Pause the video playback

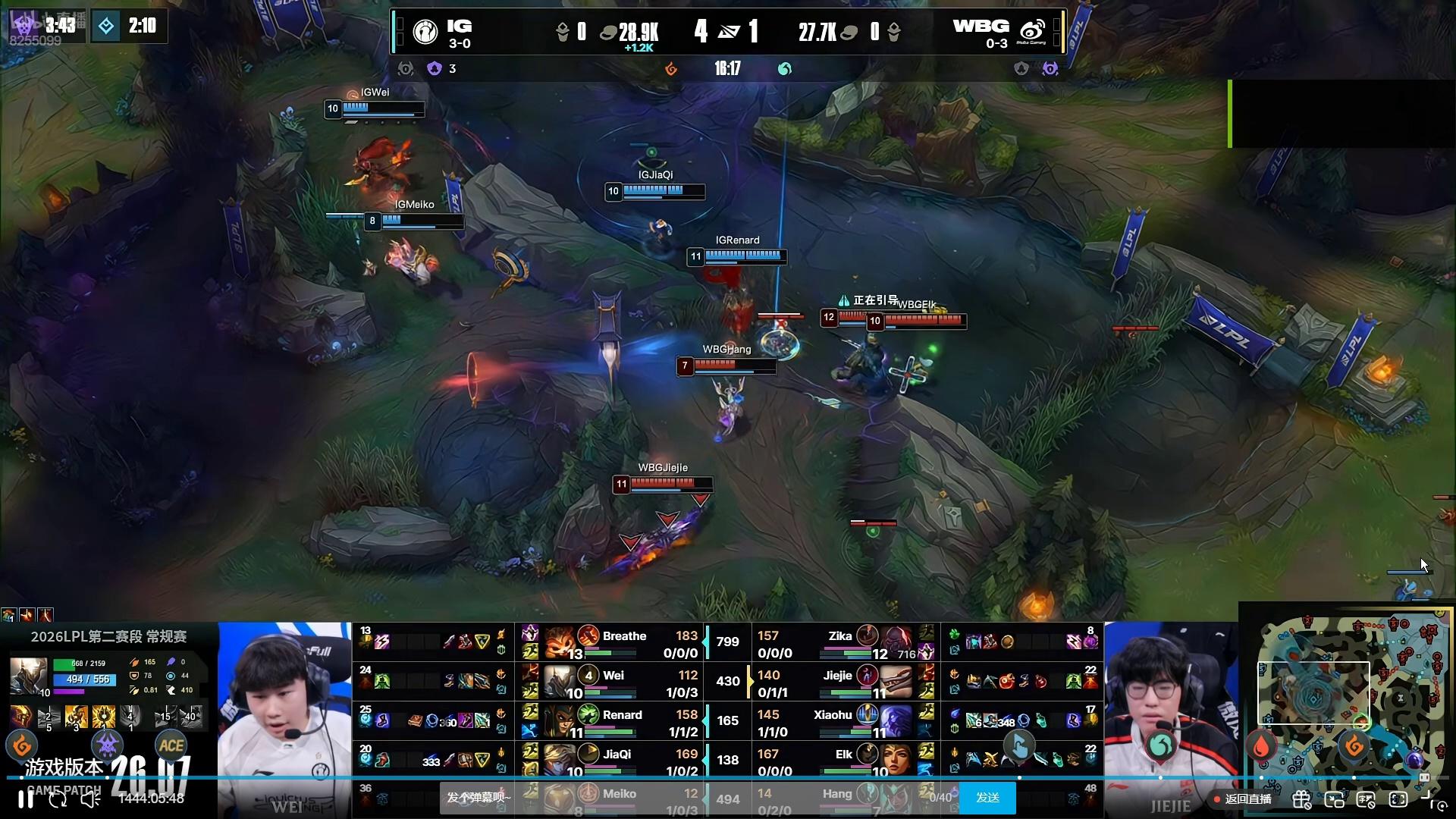coord(25,799)
